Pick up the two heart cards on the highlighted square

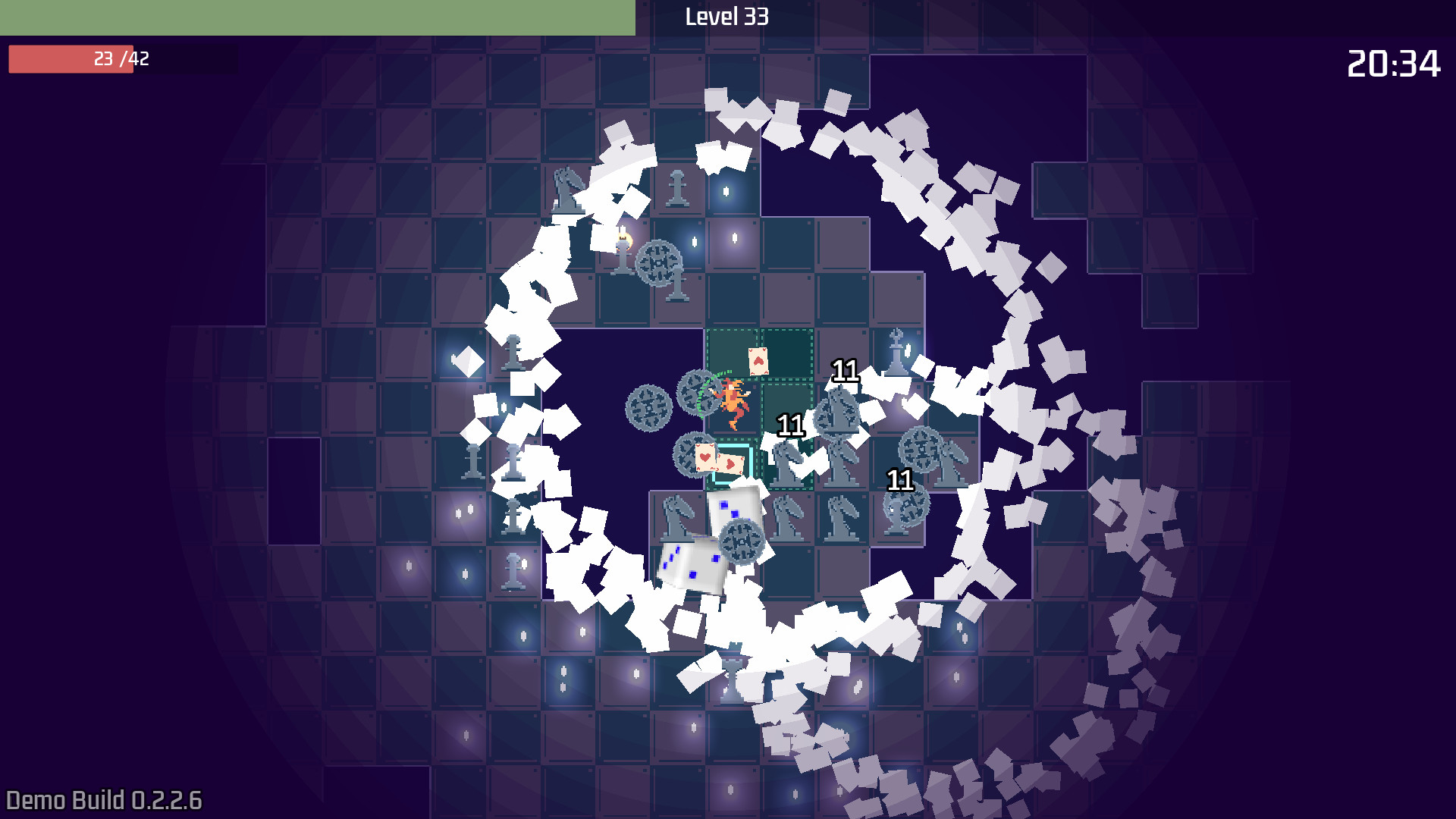point(717,457)
